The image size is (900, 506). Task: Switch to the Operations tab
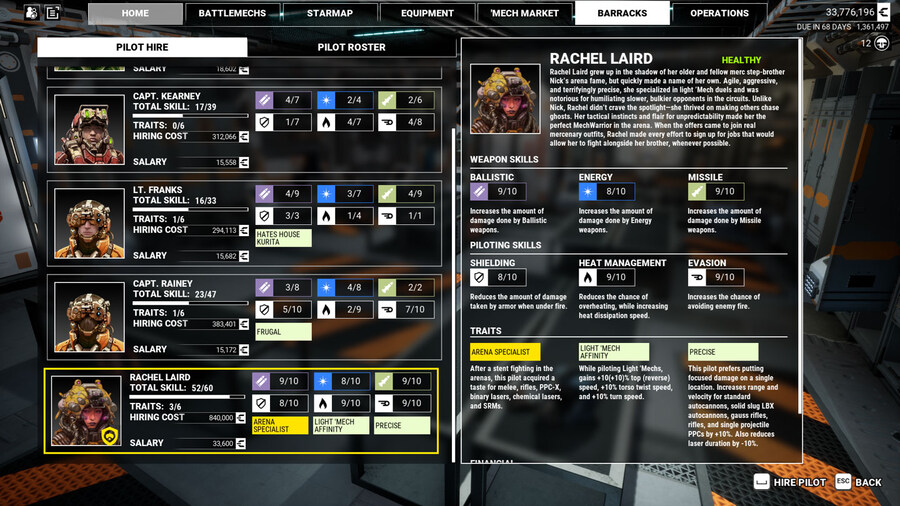719,13
